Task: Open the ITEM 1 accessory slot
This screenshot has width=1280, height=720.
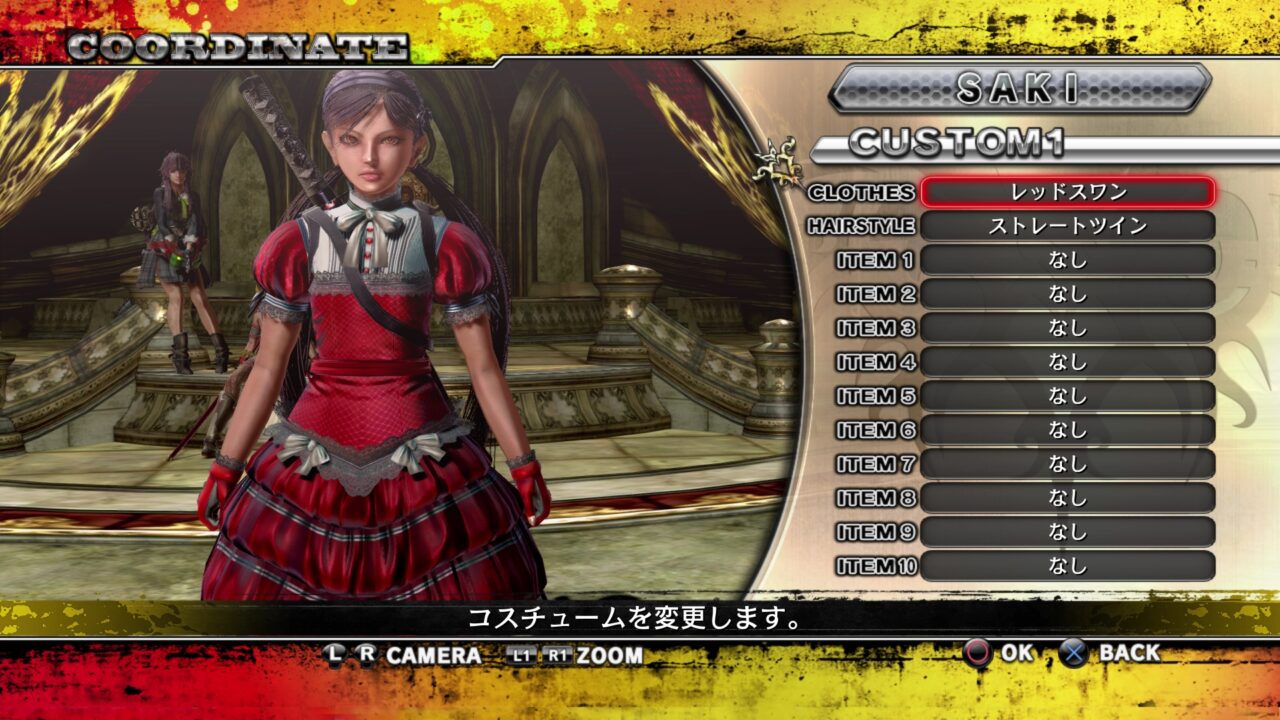Action: point(1070,262)
